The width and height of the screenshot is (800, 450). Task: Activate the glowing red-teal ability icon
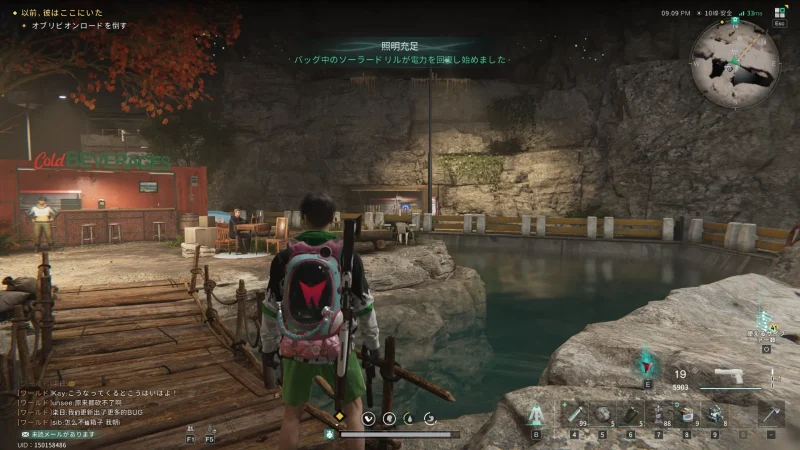(646, 363)
